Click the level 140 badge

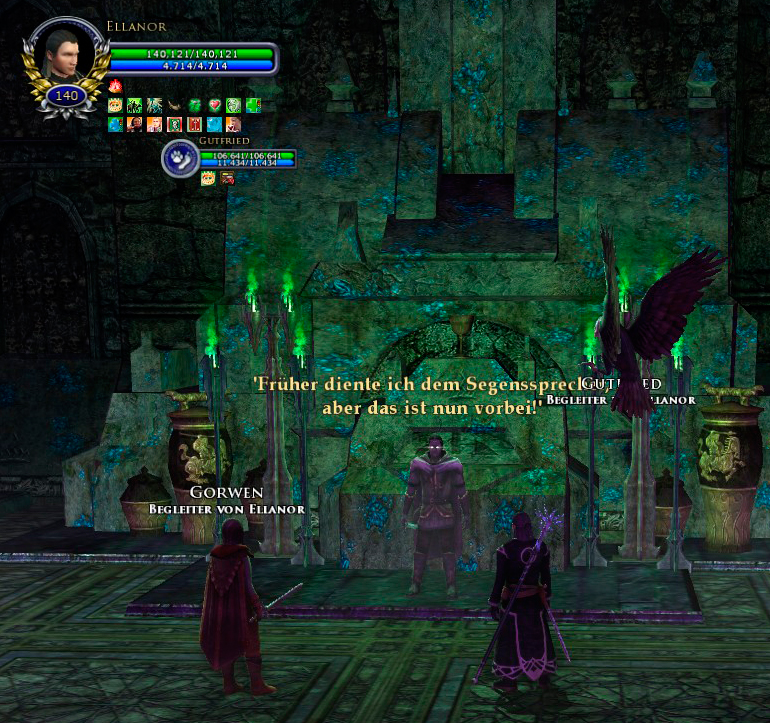tap(66, 97)
